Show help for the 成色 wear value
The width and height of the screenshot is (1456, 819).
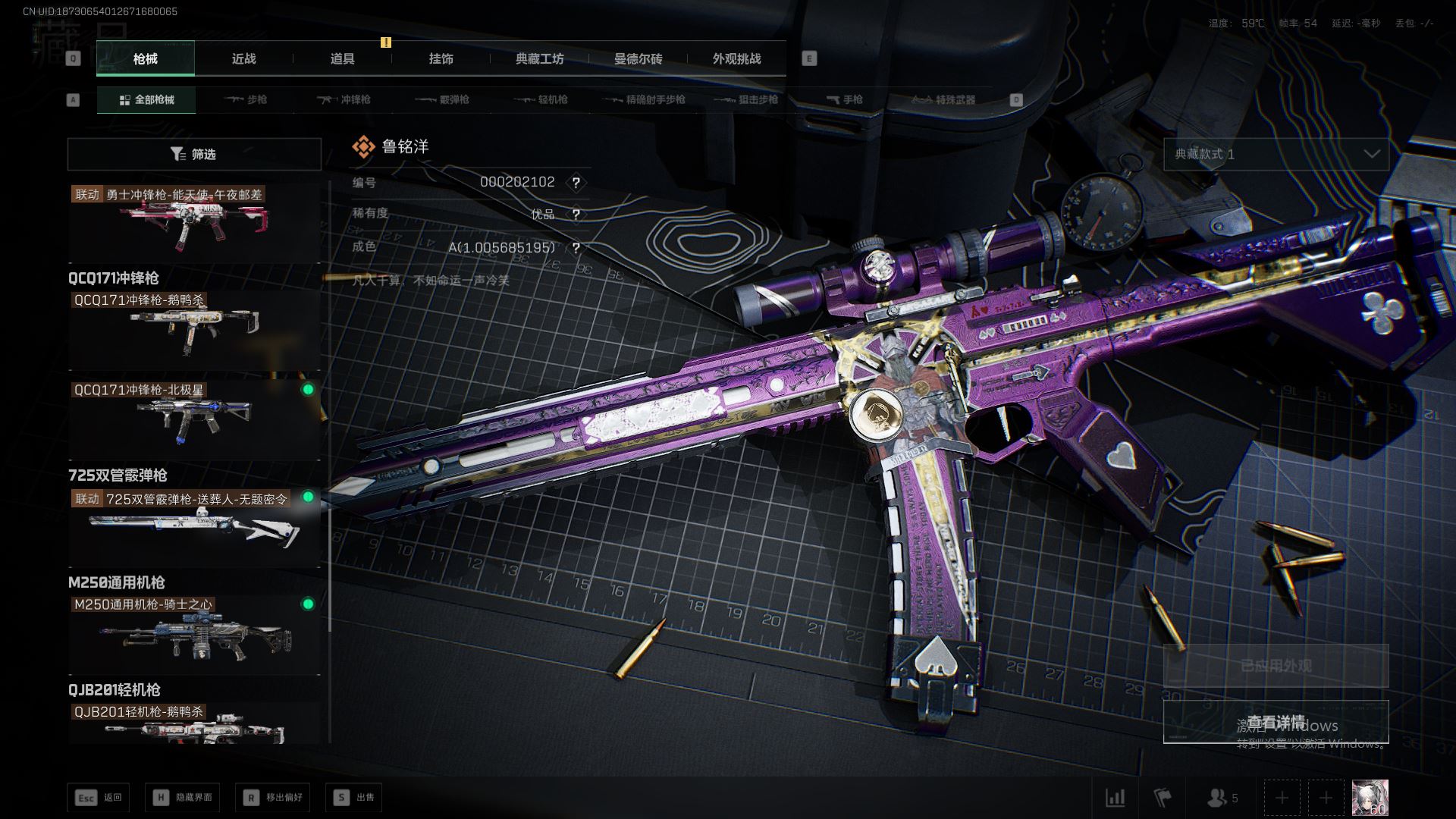point(576,248)
